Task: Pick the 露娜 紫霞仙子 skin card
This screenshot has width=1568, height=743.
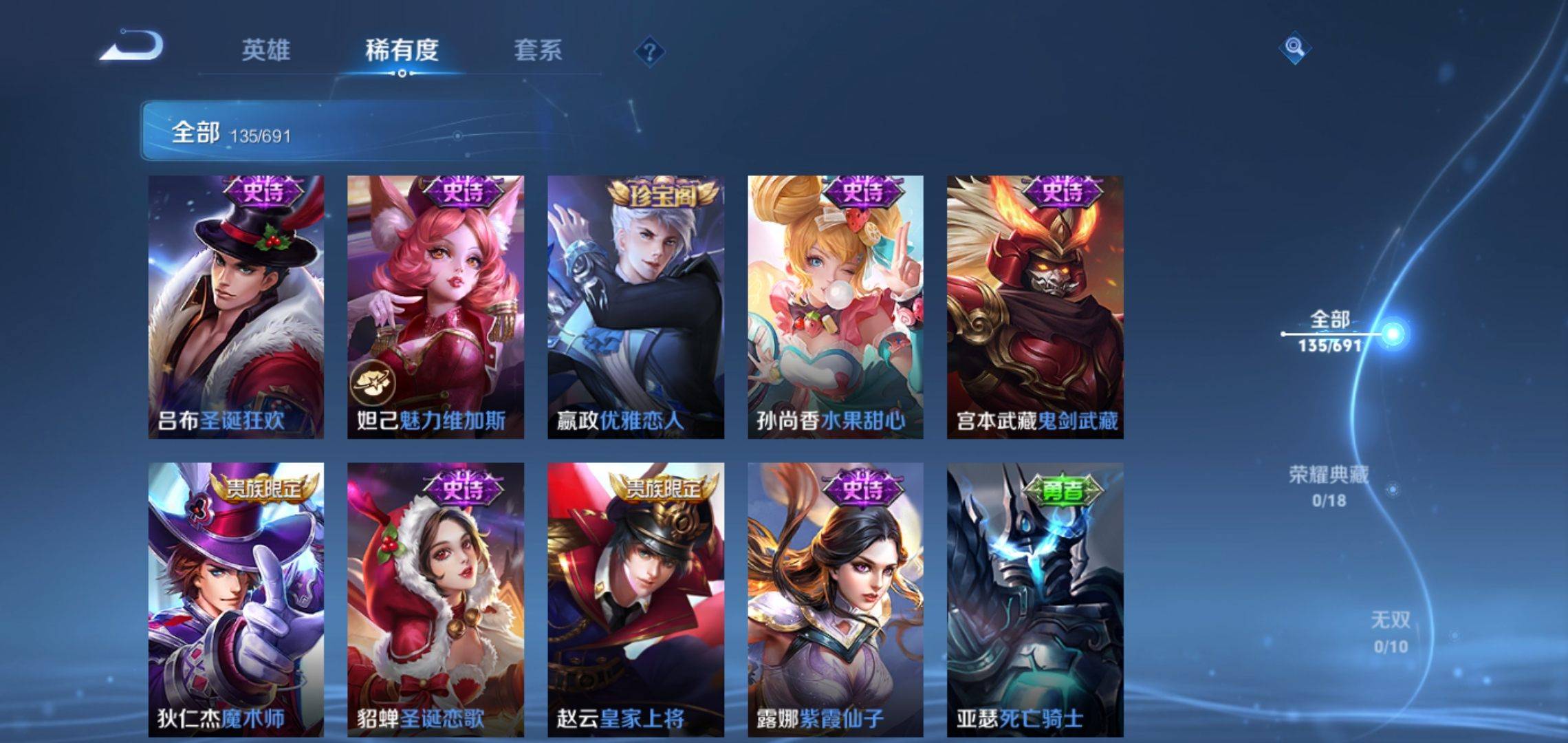Action: click(x=836, y=599)
